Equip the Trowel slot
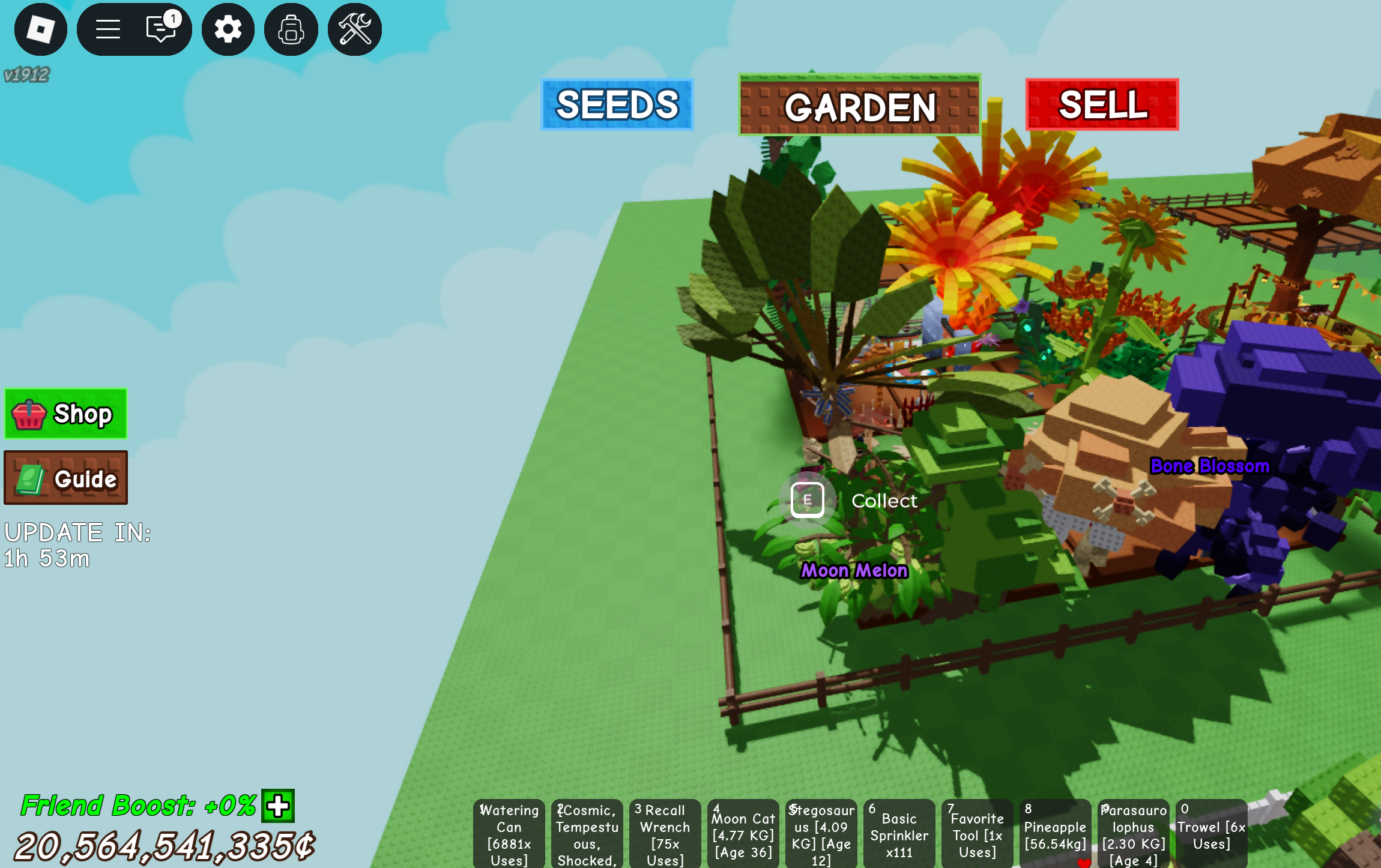The image size is (1381, 868). (1211, 834)
